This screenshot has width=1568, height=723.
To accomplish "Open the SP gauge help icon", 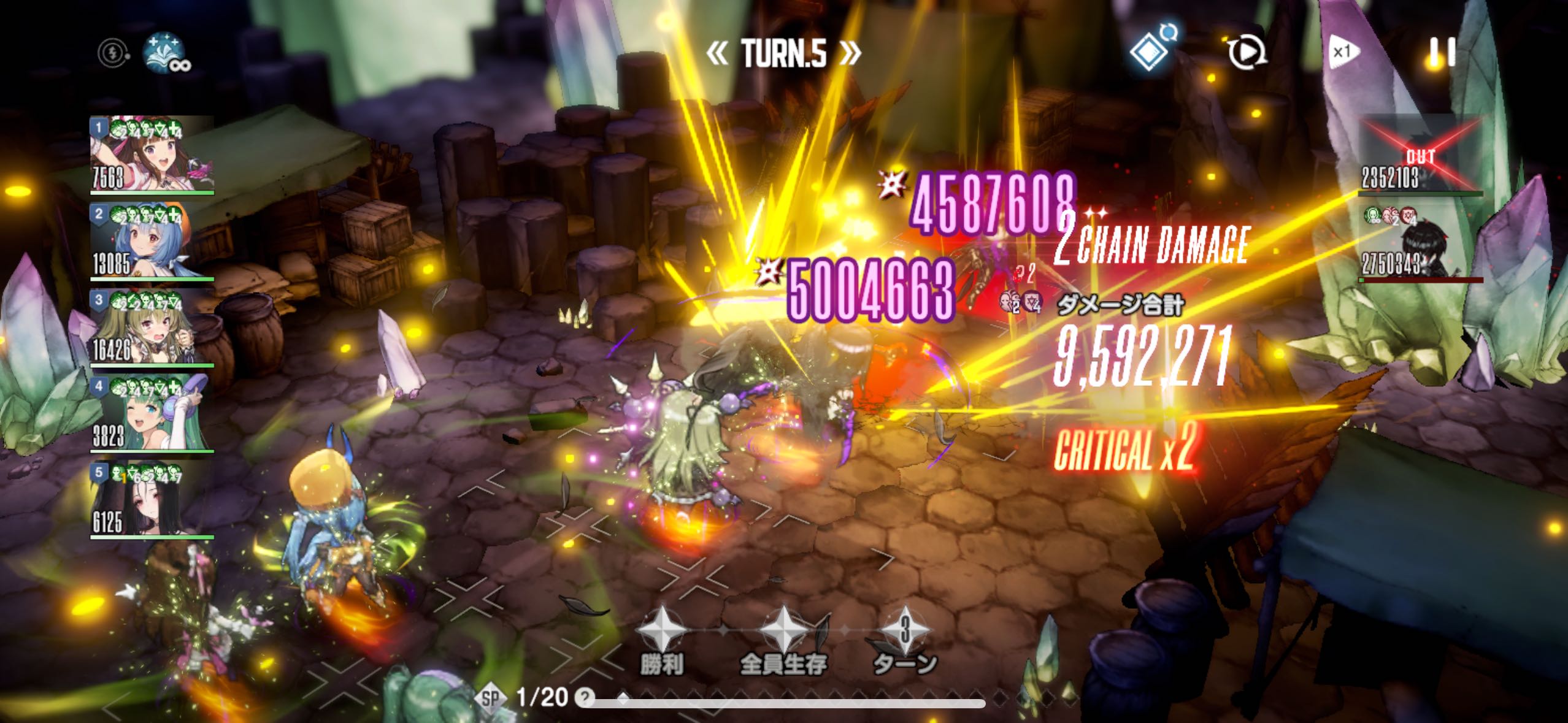I will coord(586,697).
